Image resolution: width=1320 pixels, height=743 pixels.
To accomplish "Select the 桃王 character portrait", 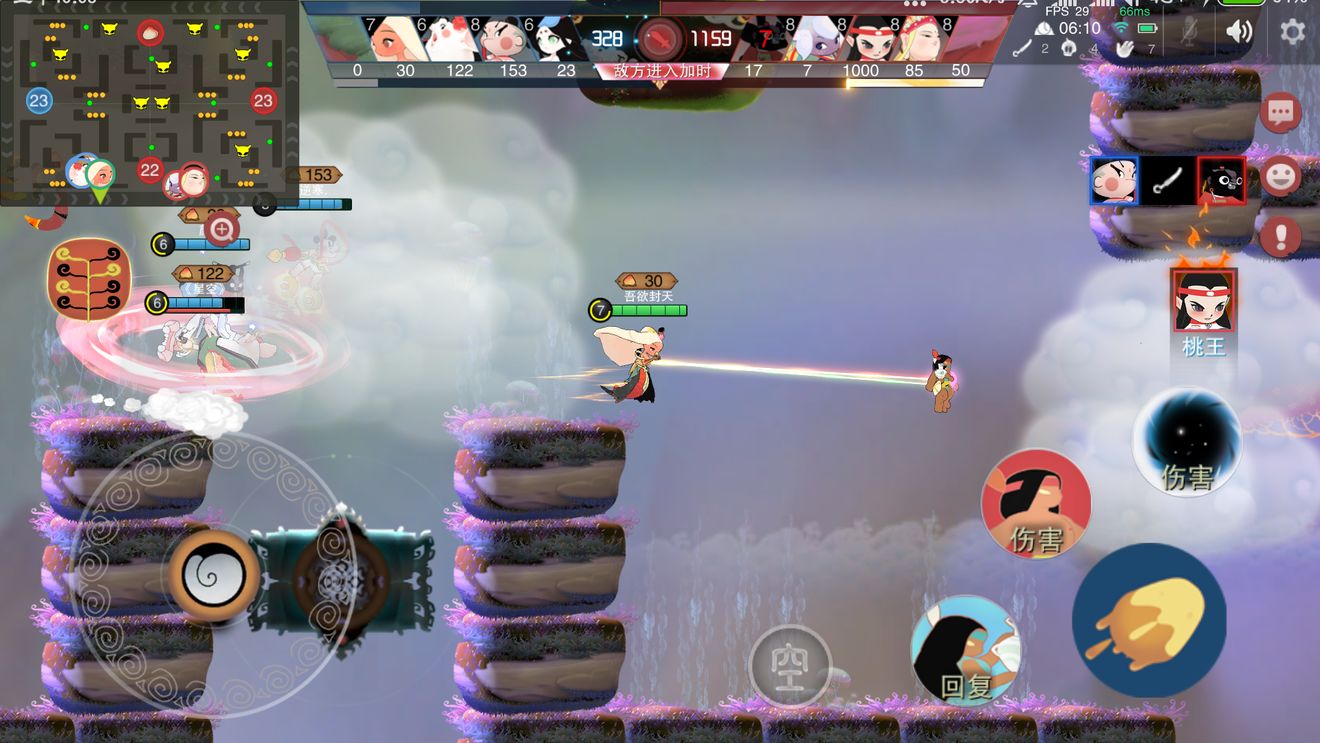I will [1204, 301].
